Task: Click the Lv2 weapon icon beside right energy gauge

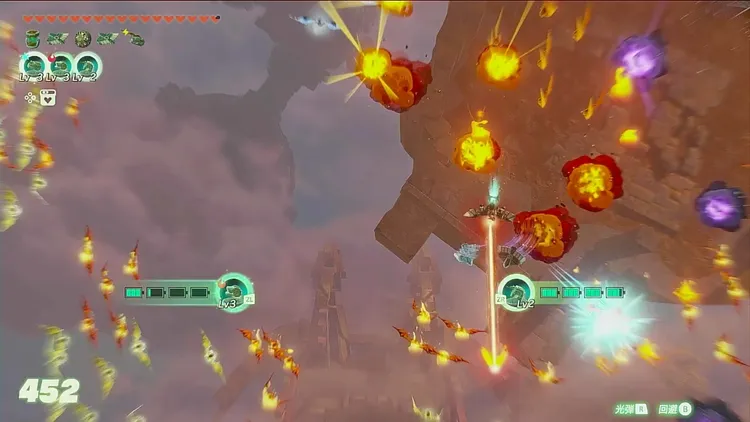Action: click(x=516, y=292)
